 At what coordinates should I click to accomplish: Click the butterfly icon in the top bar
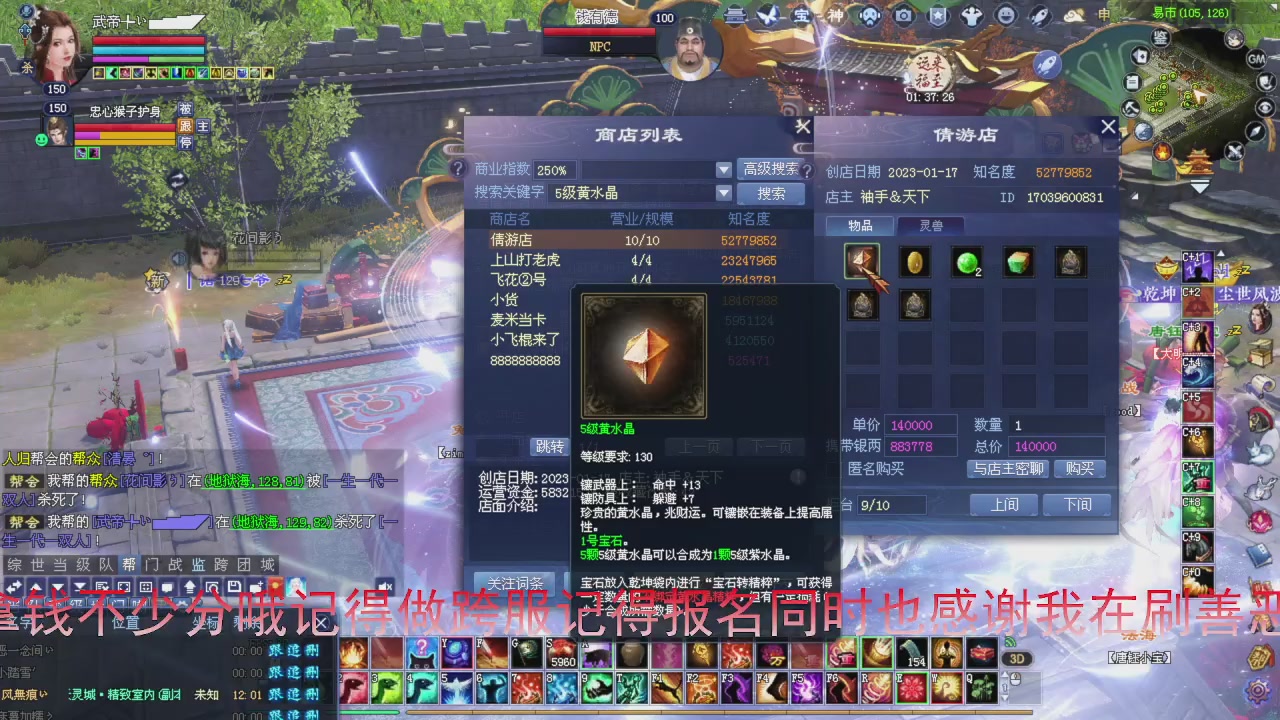point(770,15)
